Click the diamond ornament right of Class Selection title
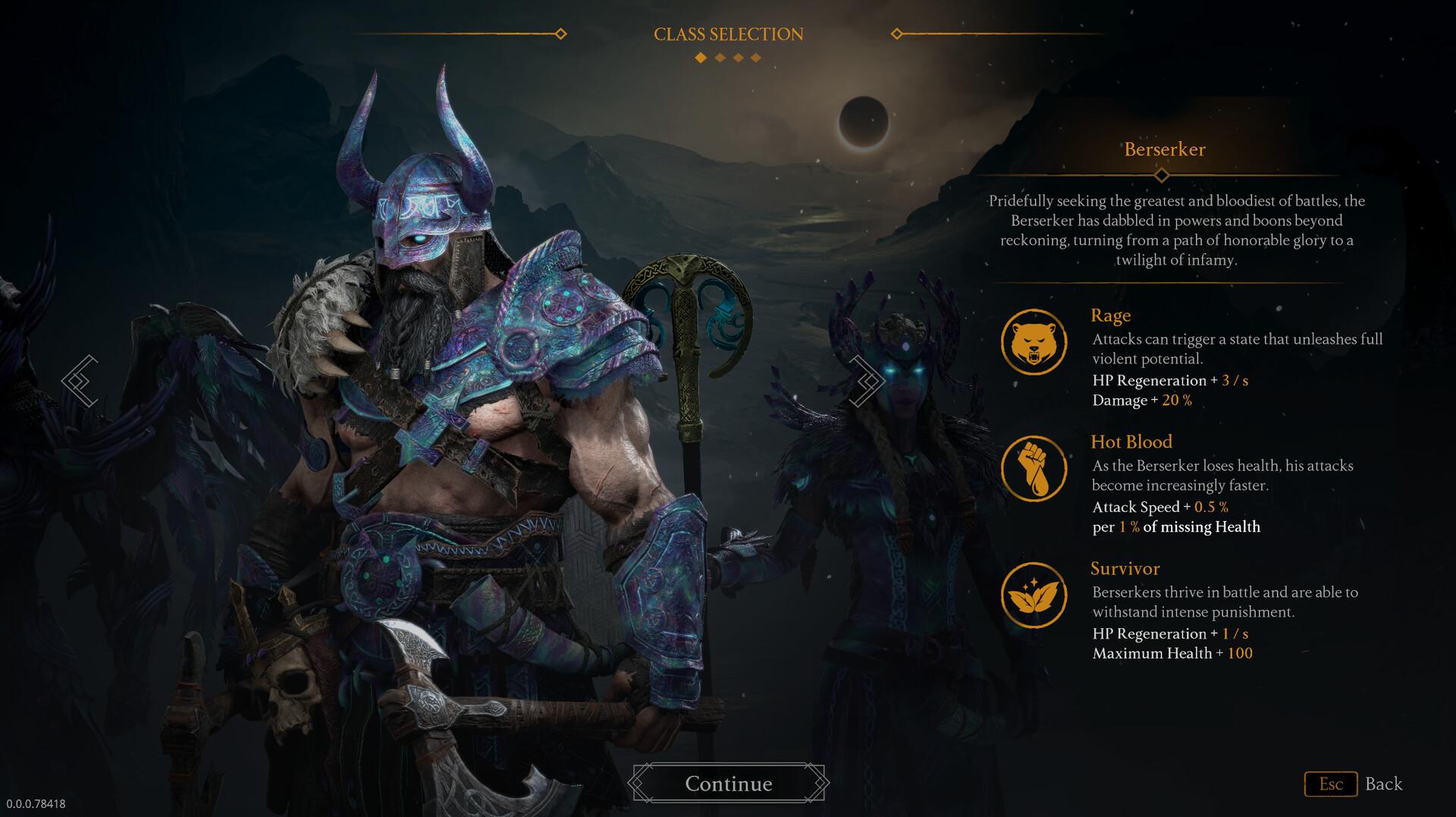Screen dimensions: 1456x817 coord(897,33)
